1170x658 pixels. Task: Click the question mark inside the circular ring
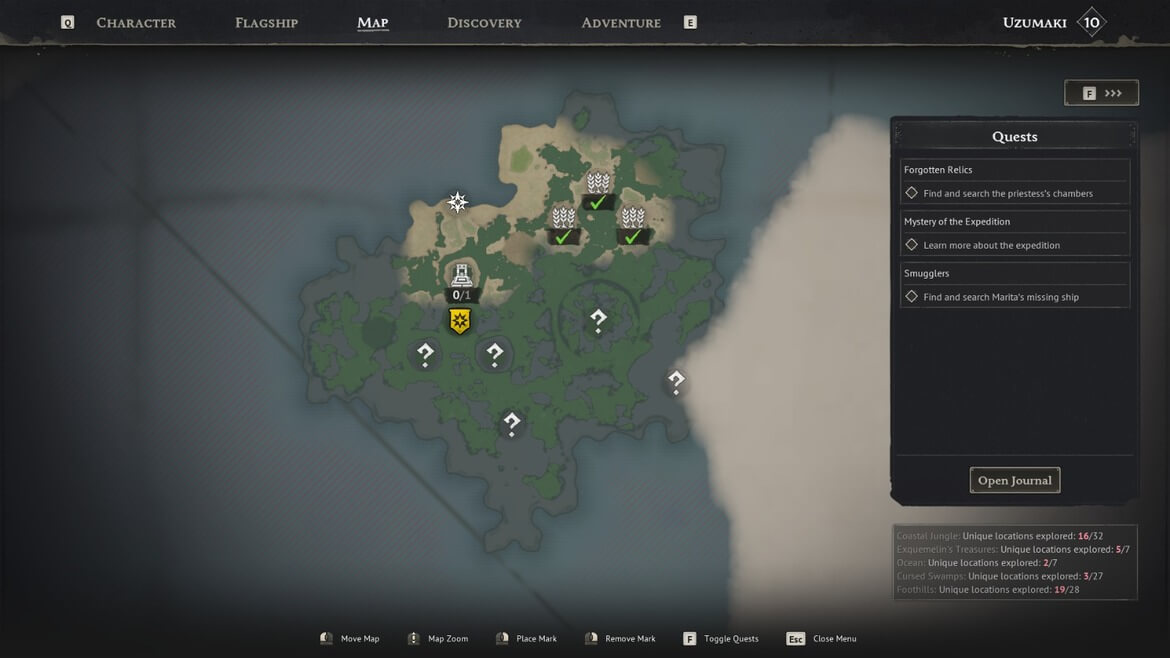pos(598,320)
